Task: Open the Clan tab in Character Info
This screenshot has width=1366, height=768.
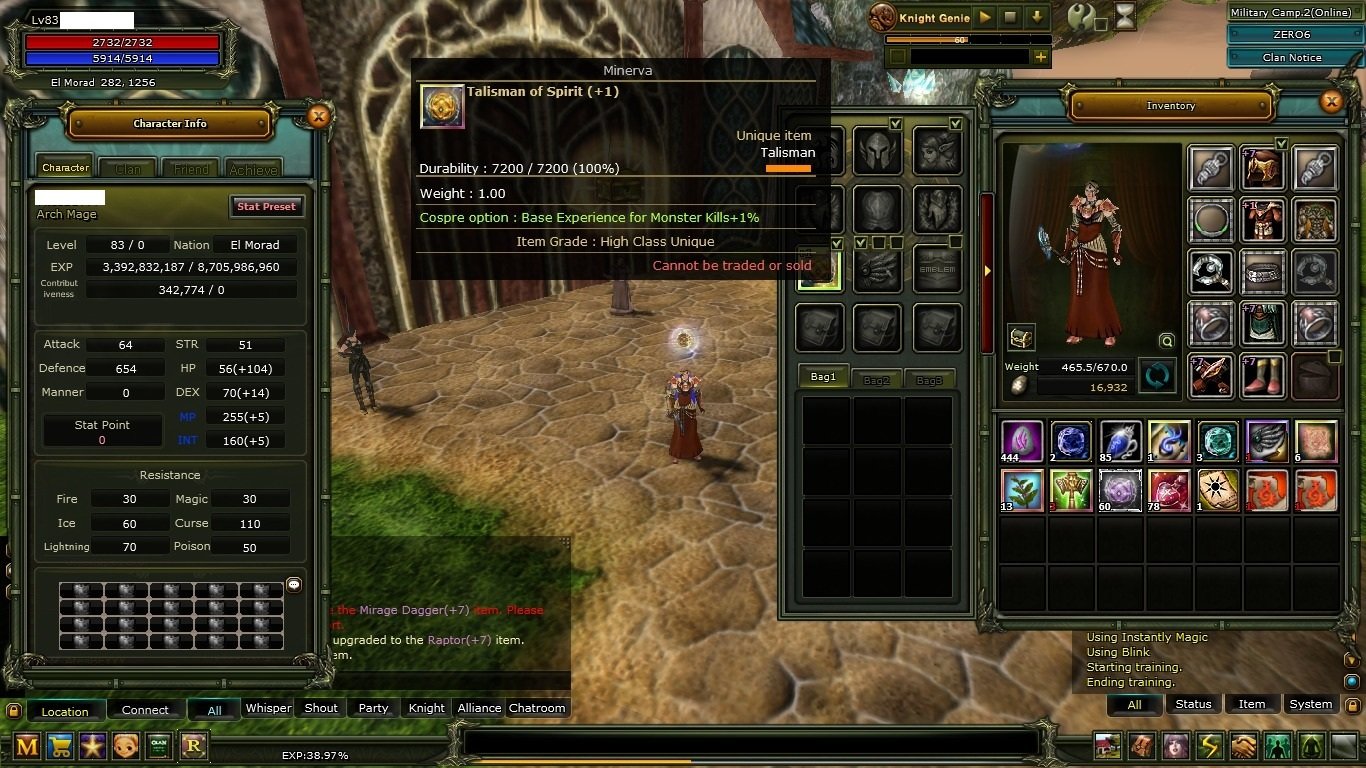Action: pyautogui.click(x=127, y=168)
